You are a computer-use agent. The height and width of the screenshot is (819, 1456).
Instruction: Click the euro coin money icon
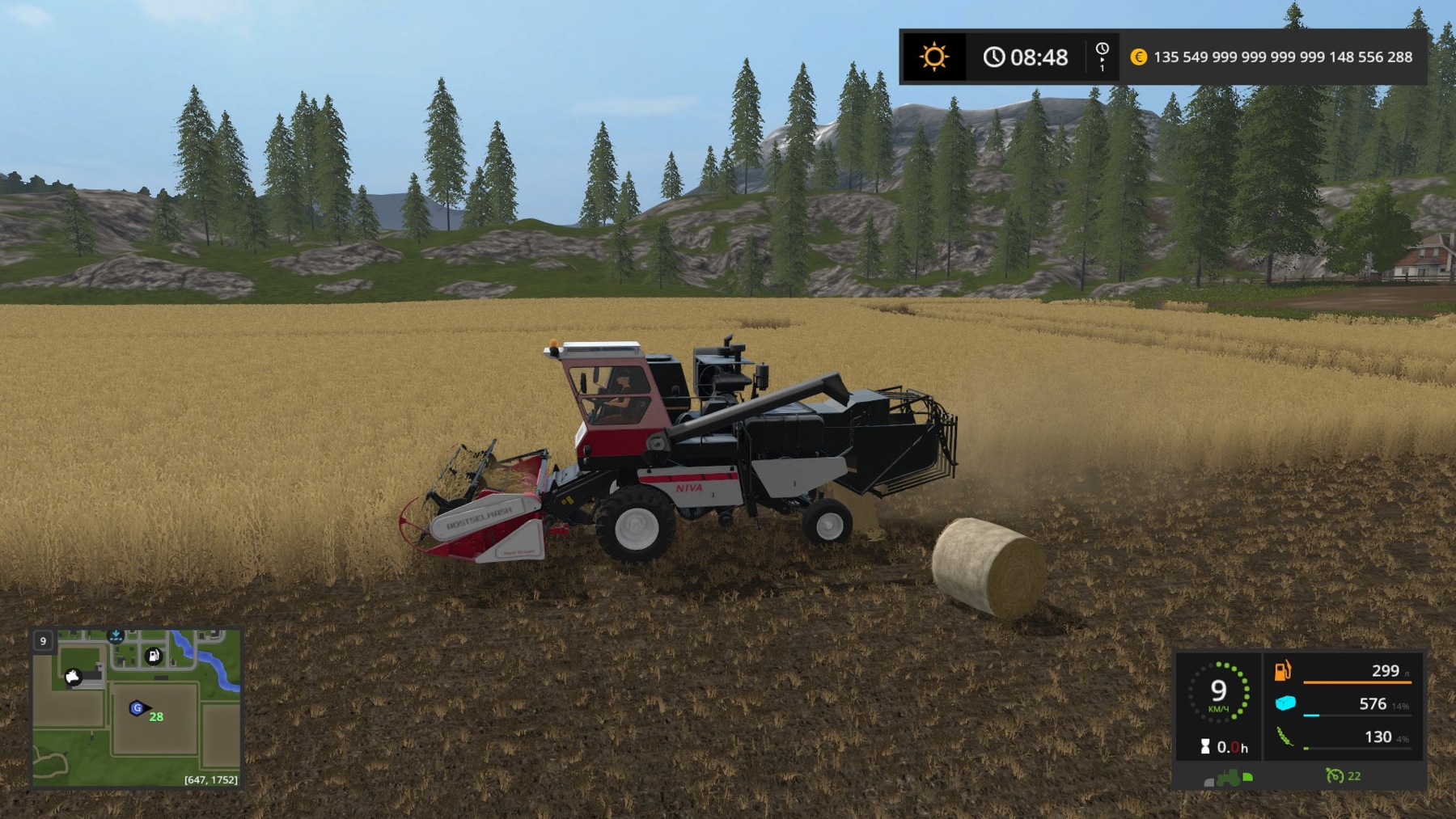1138,57
